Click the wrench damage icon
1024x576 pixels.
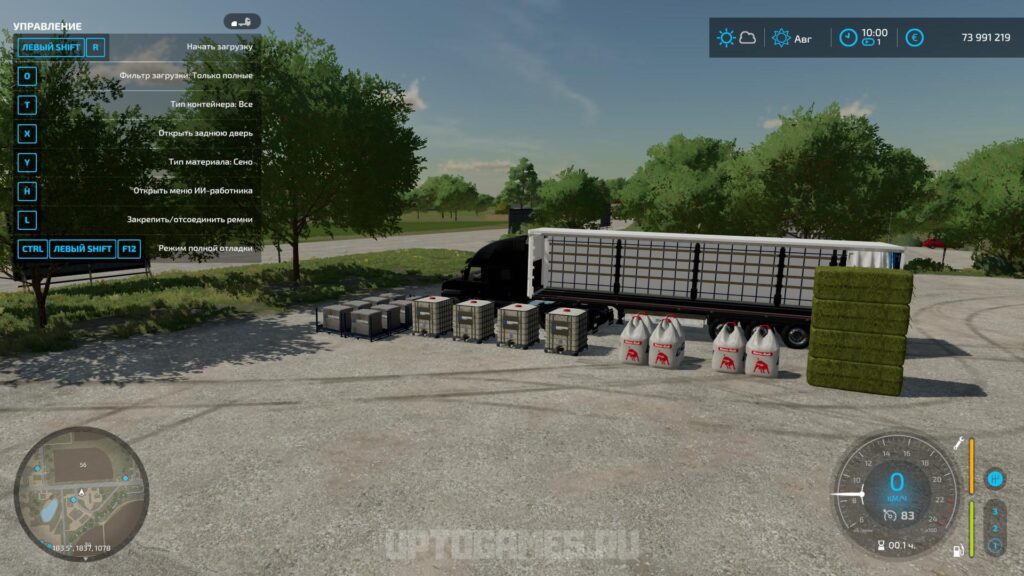(957, 444)
